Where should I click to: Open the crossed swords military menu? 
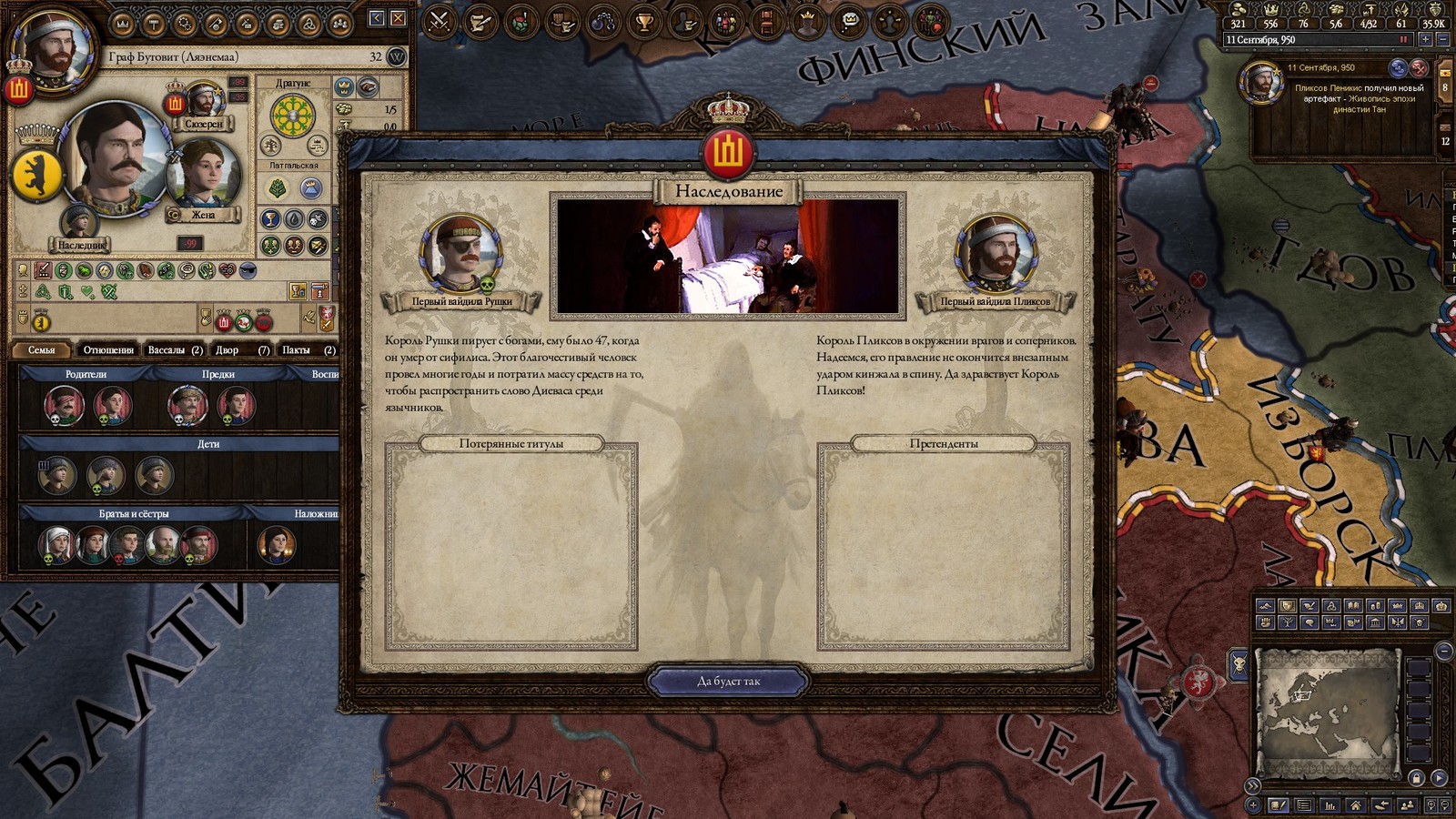point(440,20)
